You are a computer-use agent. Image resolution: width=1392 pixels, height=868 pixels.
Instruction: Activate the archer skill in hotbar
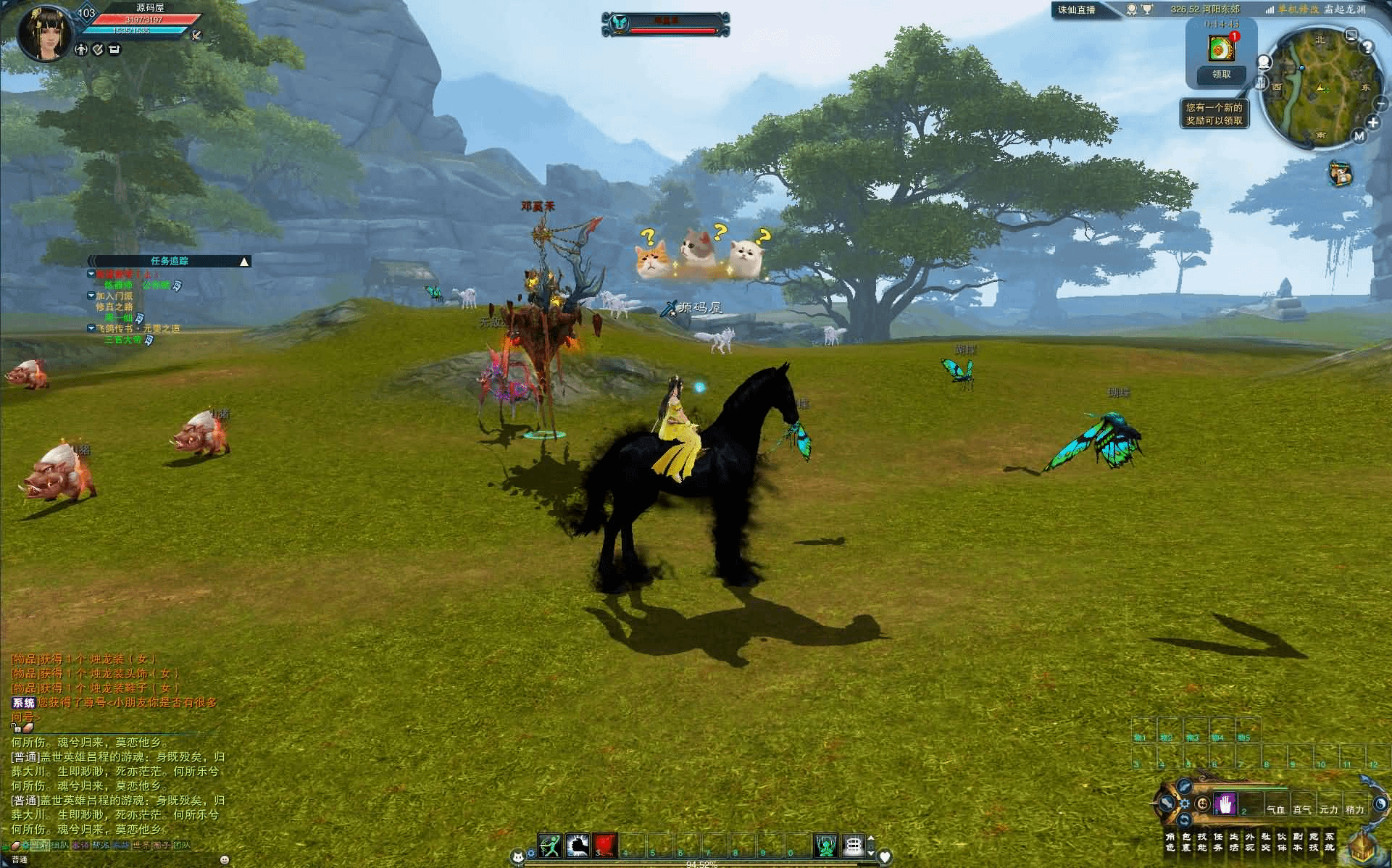click(x=550, y=845)
